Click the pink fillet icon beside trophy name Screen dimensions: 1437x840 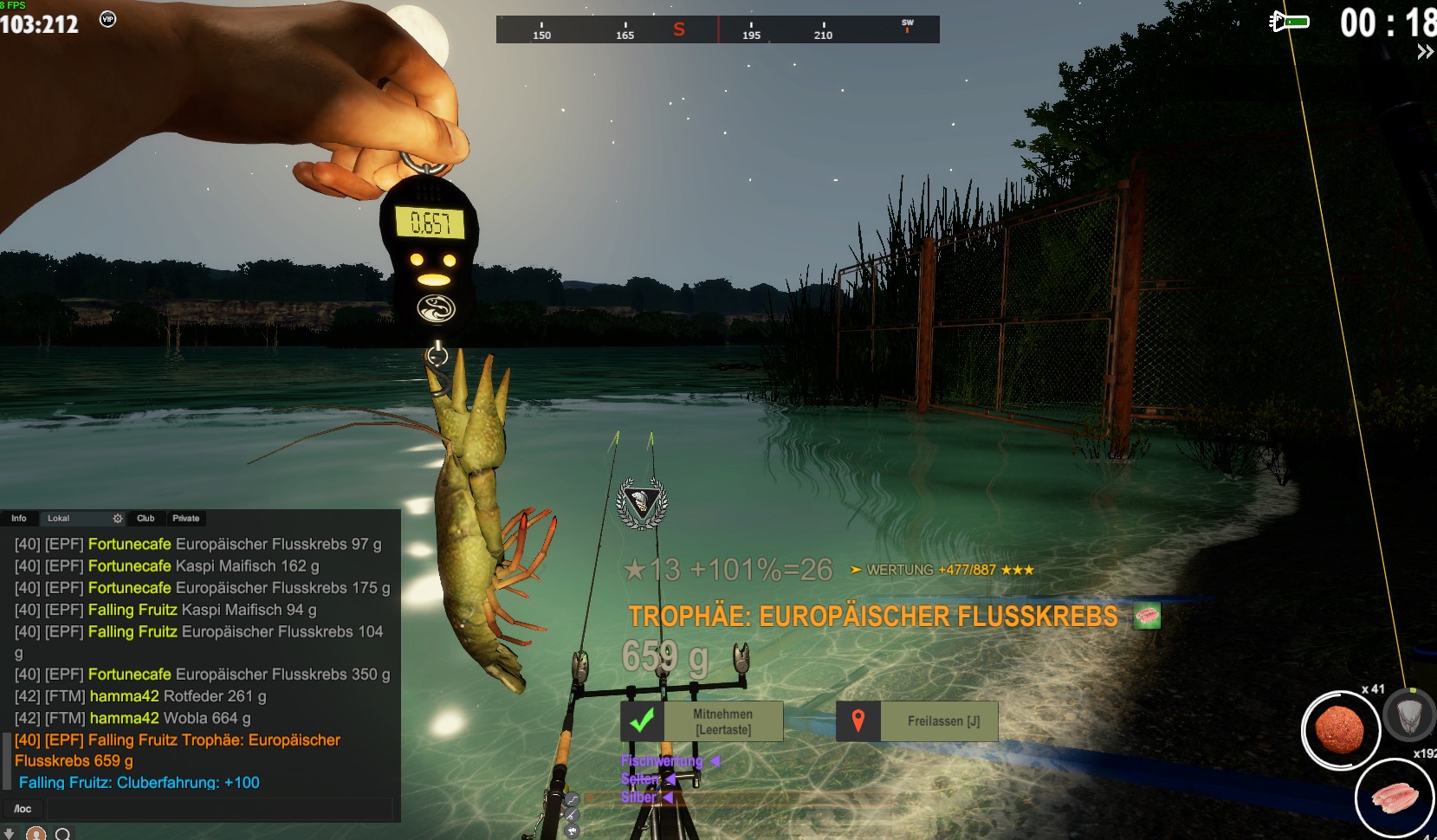point(1147,616)
